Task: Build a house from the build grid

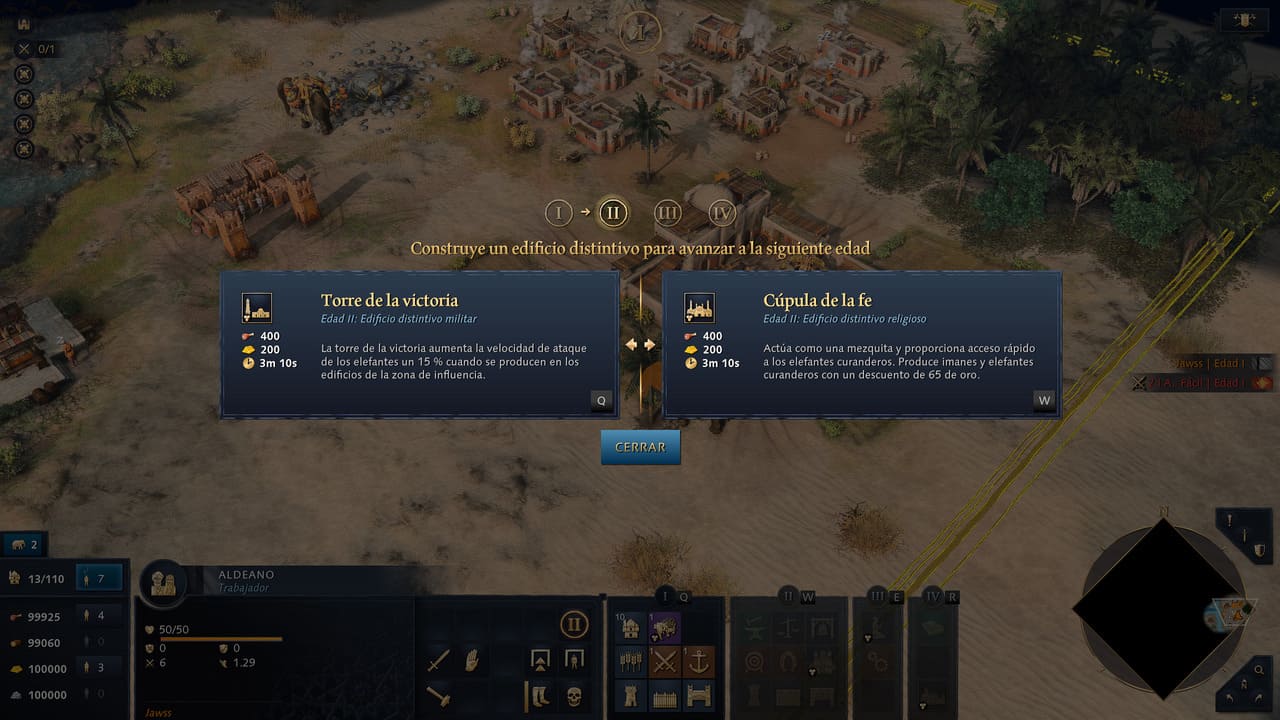Action: [631, 627]
